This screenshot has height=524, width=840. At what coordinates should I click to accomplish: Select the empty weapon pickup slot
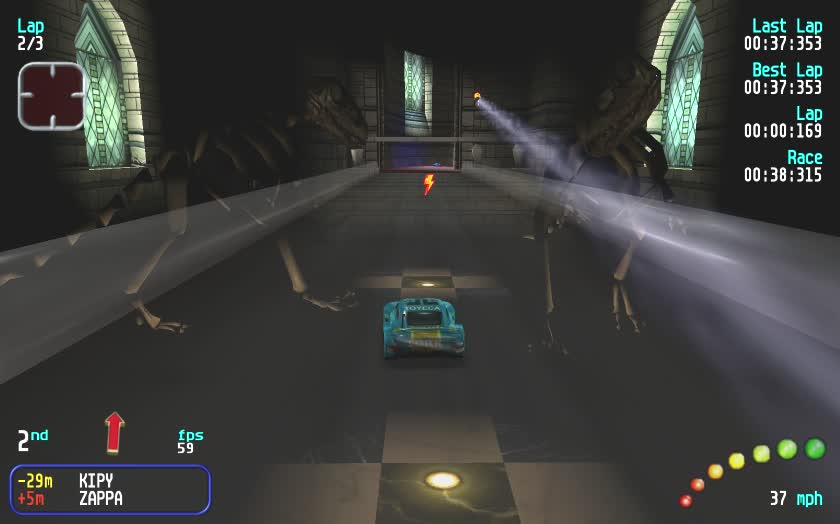(x=51, y=96)
